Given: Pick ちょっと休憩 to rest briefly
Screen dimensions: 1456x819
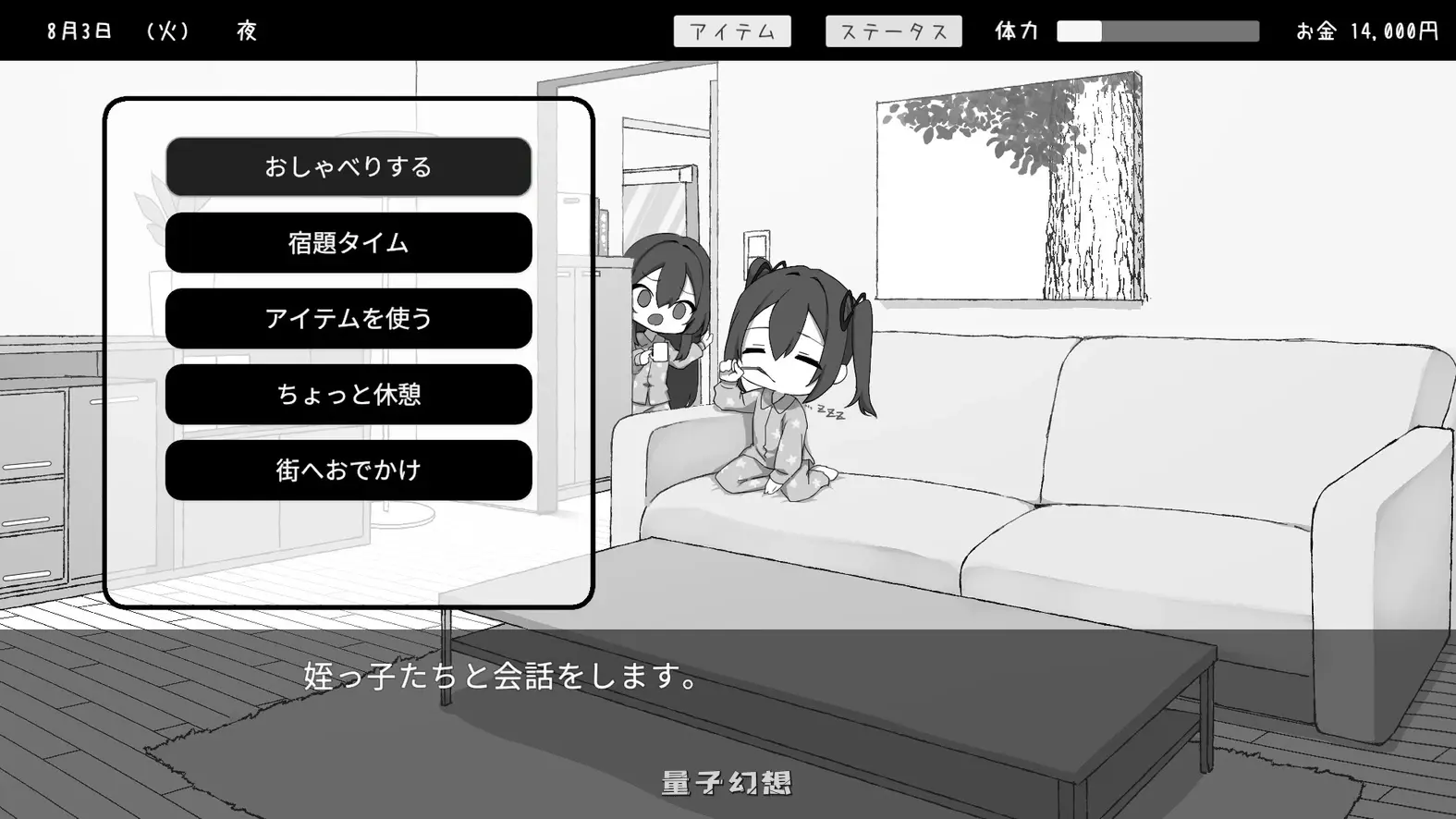Looking at the screenshot, I should [x=348, y=394].
